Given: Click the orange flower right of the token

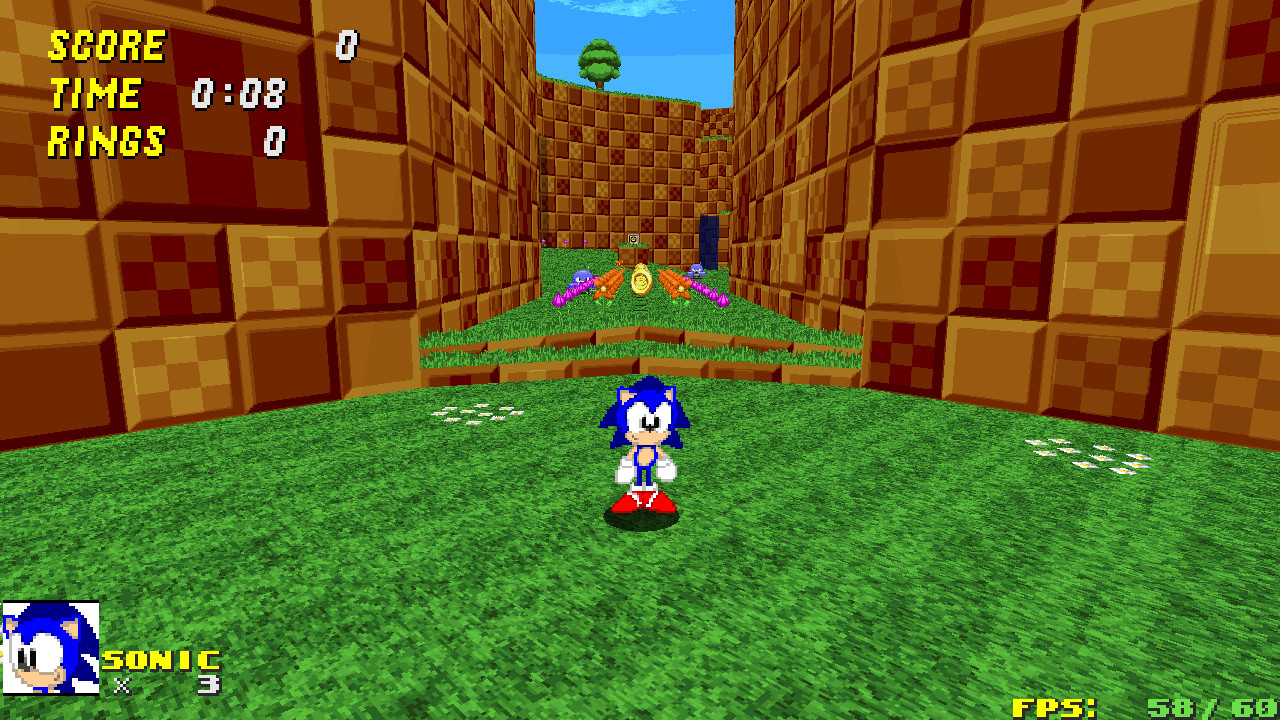Looking at the screenshot, I should [680, 290].
